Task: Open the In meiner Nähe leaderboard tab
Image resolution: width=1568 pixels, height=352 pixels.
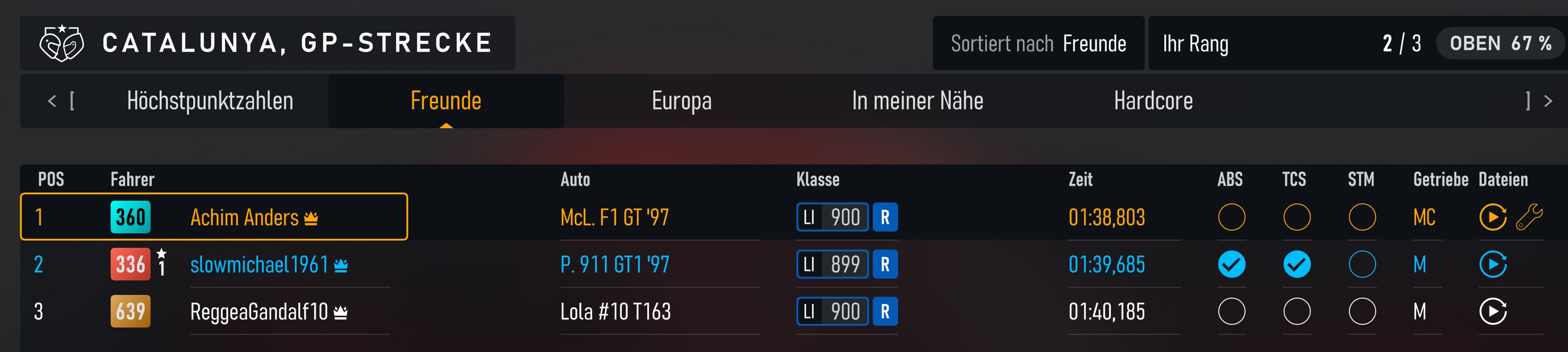Action: [918, 101]
